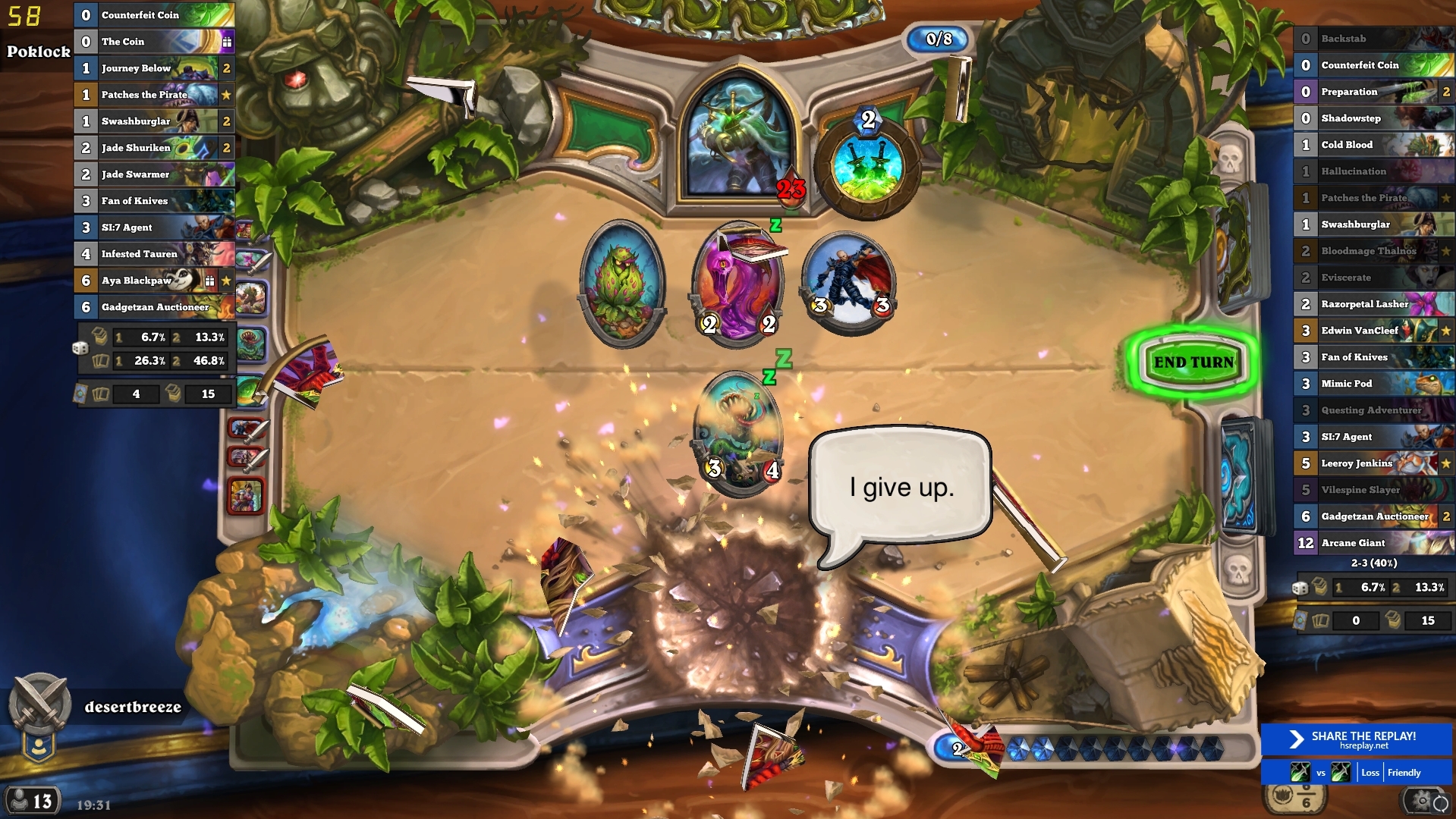
Task: Select your sleeping 3/4 minion
Action: pos(741,432)
